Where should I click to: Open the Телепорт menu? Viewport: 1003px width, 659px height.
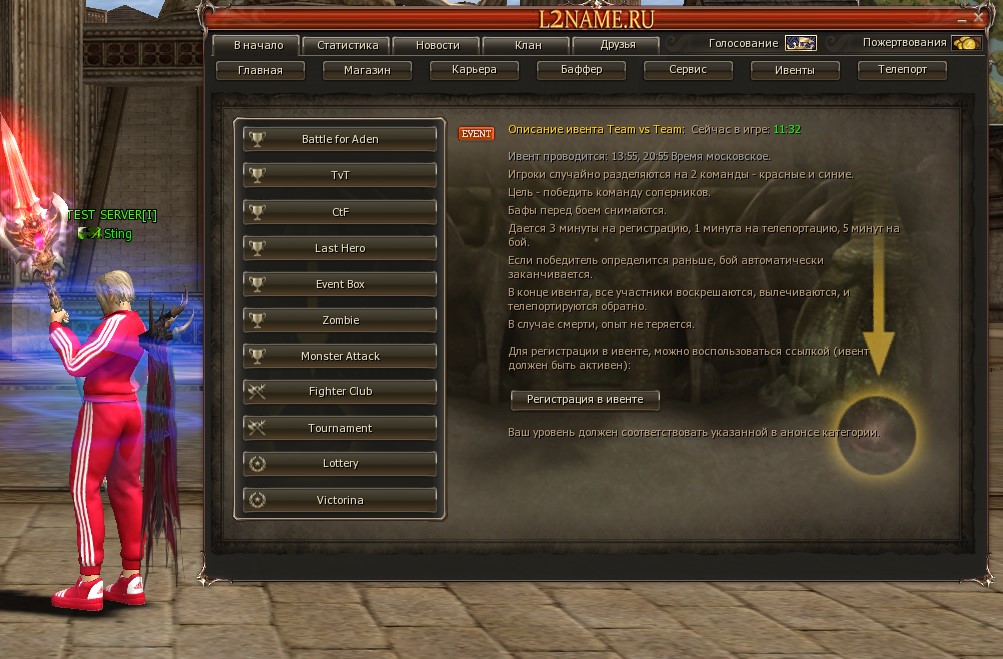[902, 70]
